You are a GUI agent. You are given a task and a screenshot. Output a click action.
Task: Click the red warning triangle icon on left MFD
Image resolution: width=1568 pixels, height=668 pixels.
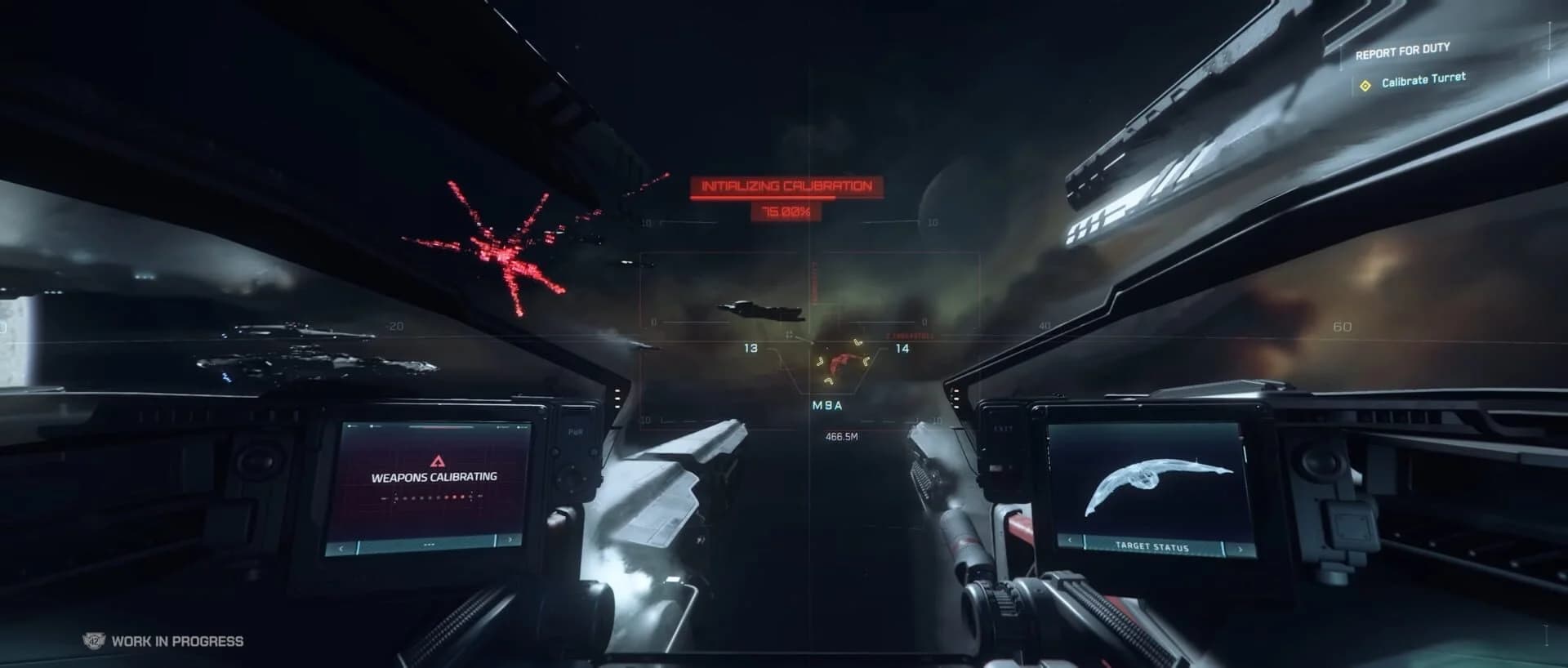click(438, 461)
